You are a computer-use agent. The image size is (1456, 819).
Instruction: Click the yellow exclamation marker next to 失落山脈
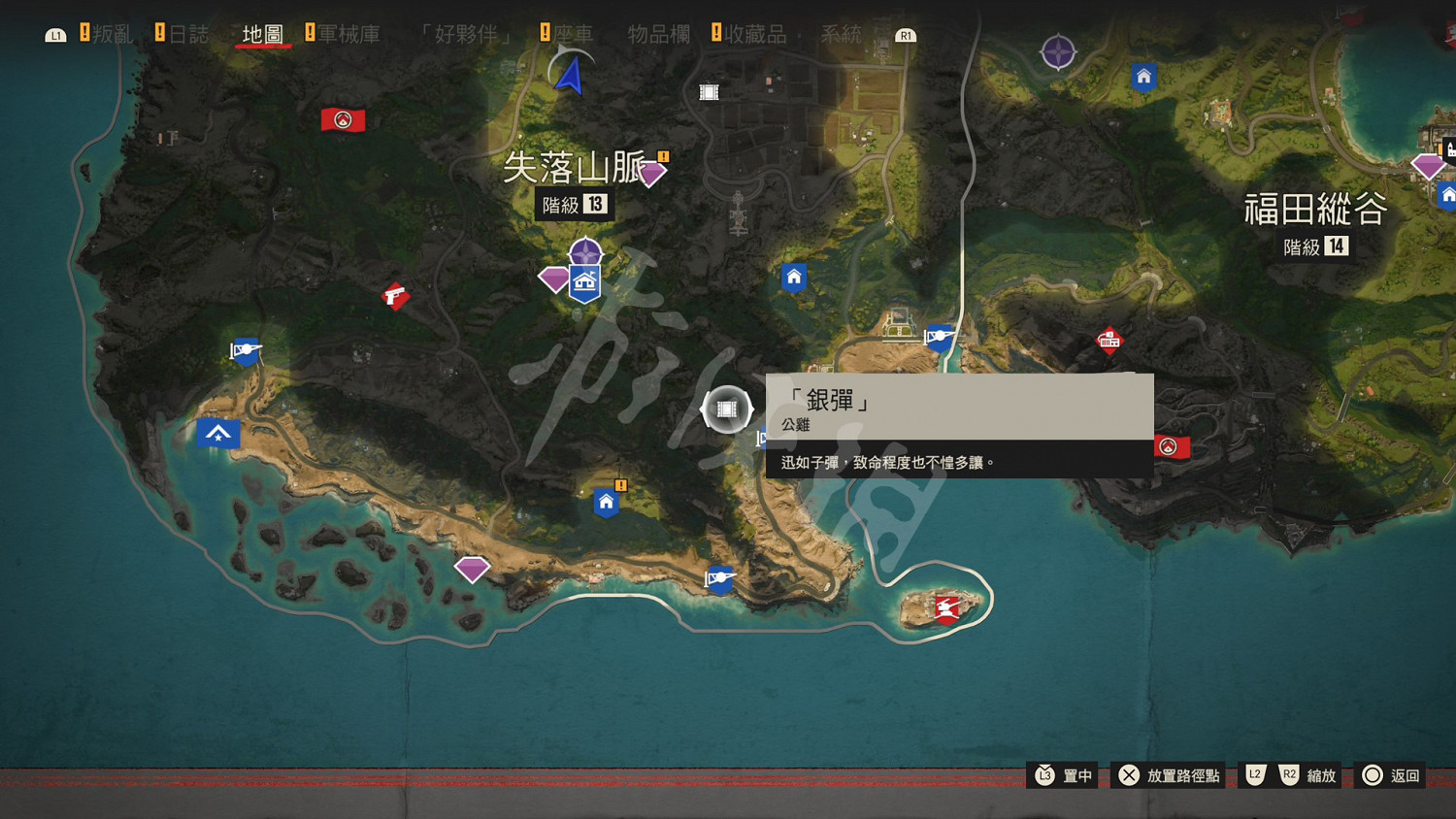pyautogui.click(x=661, y=156)
